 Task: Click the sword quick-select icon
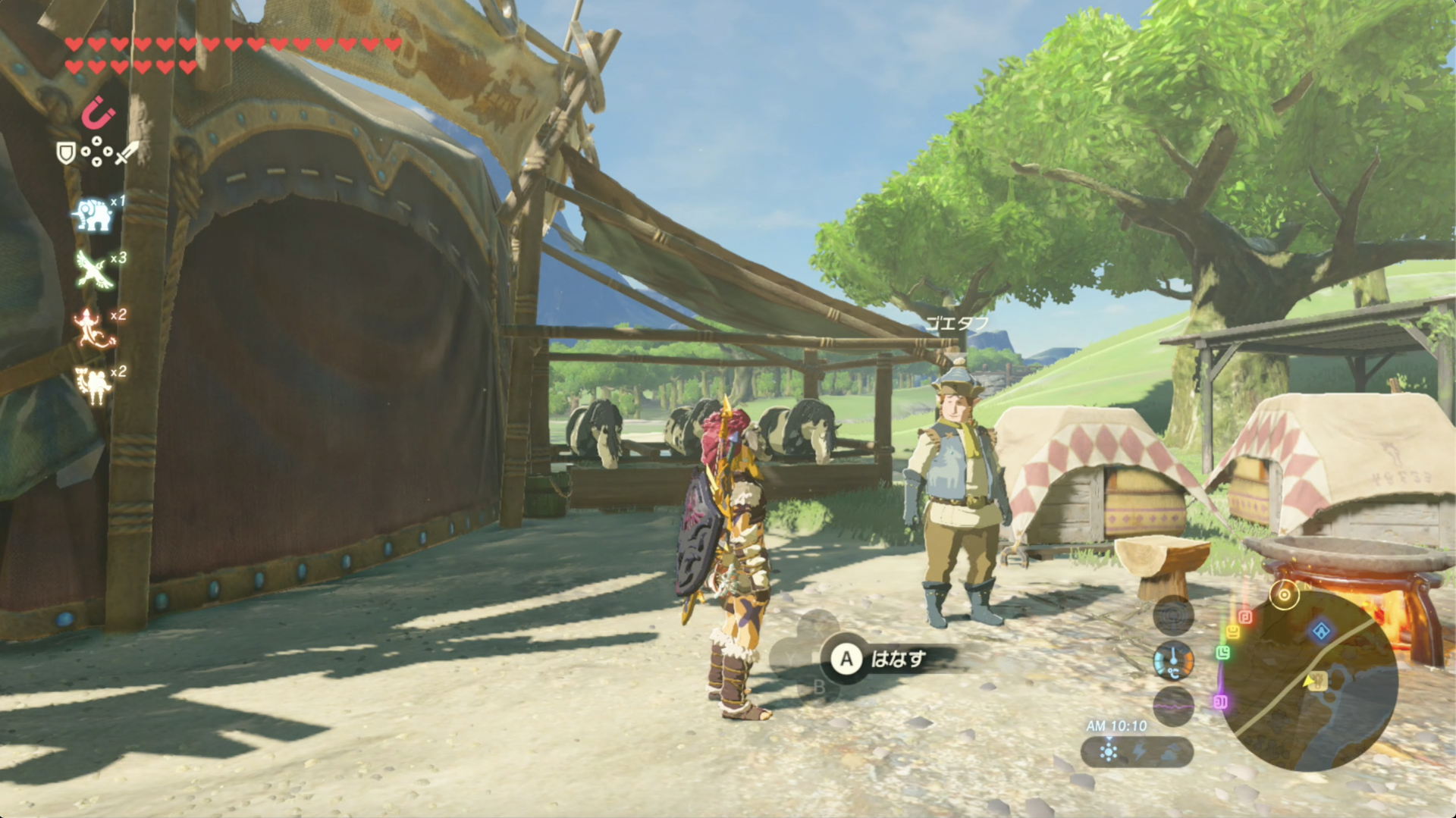tap(127, 153)
